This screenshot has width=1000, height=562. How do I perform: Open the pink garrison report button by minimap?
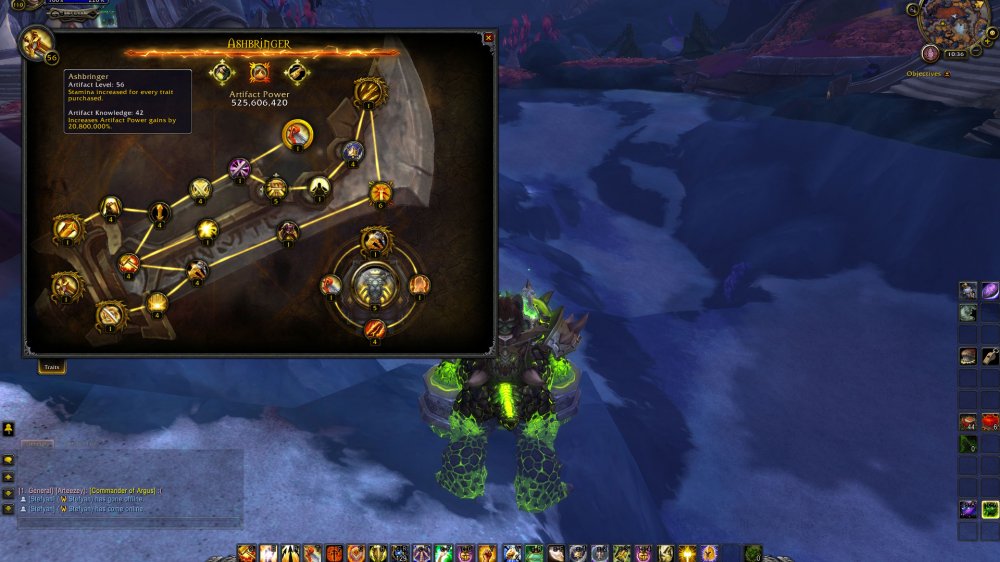click(930, 53)
